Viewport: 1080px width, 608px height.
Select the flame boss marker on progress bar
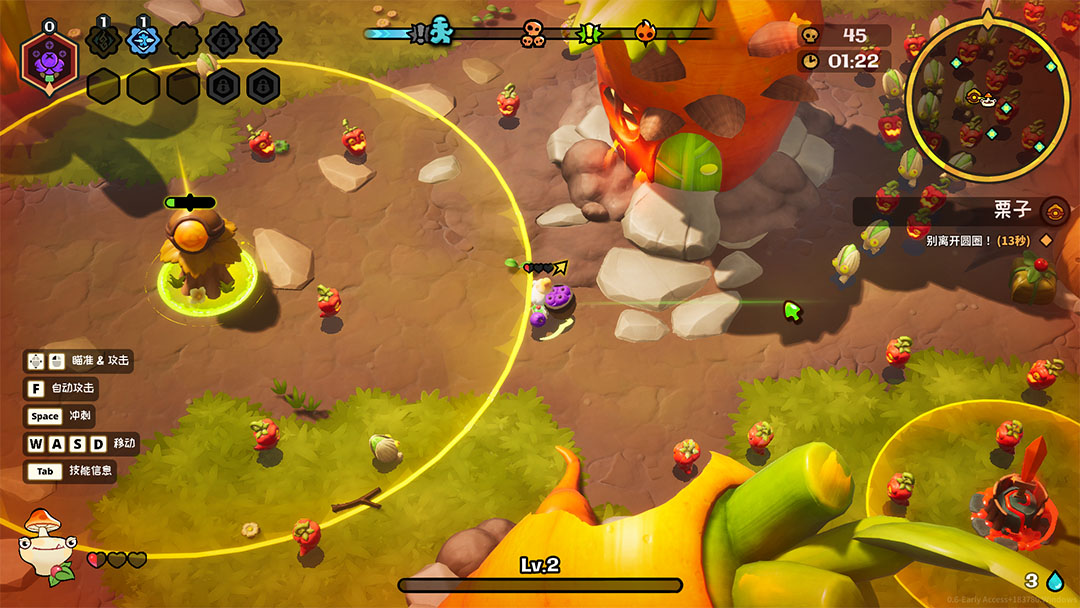pos(646,34)
